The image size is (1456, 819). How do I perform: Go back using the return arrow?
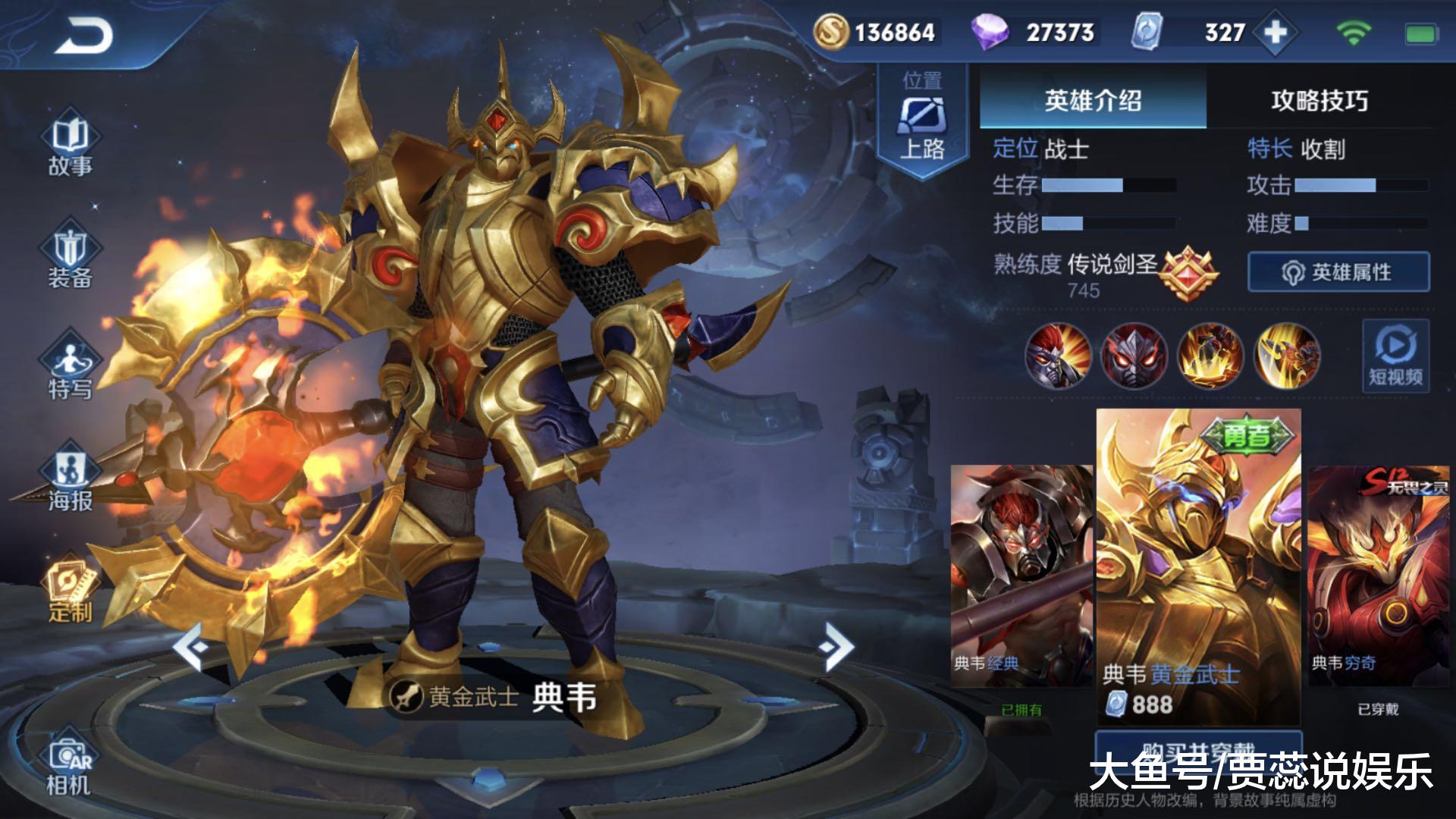(83, 36)
